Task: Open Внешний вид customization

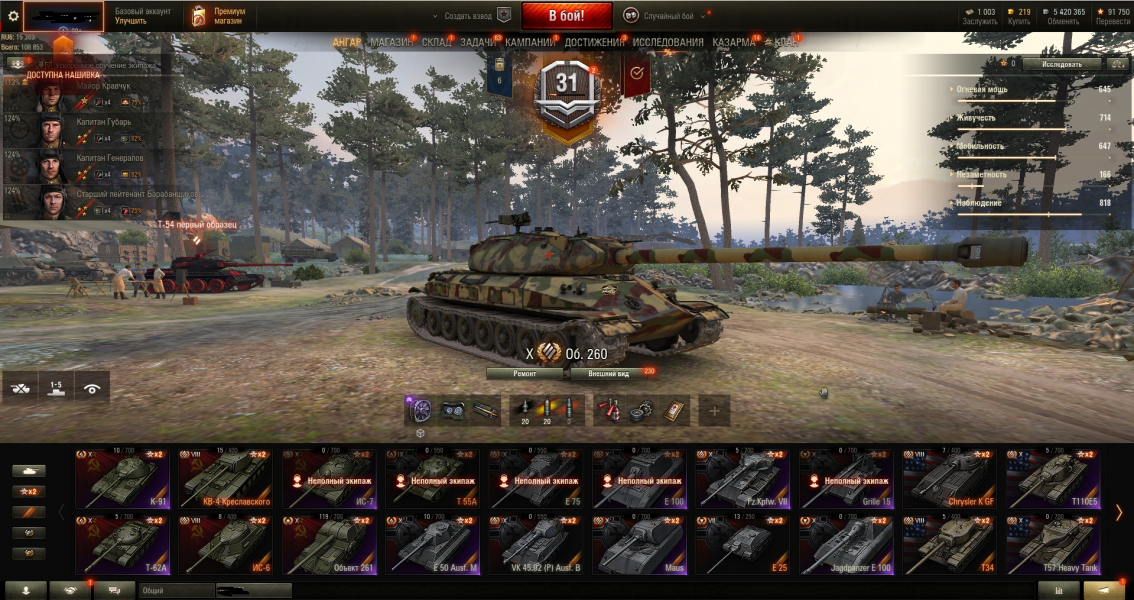Action: pos(608,373)
